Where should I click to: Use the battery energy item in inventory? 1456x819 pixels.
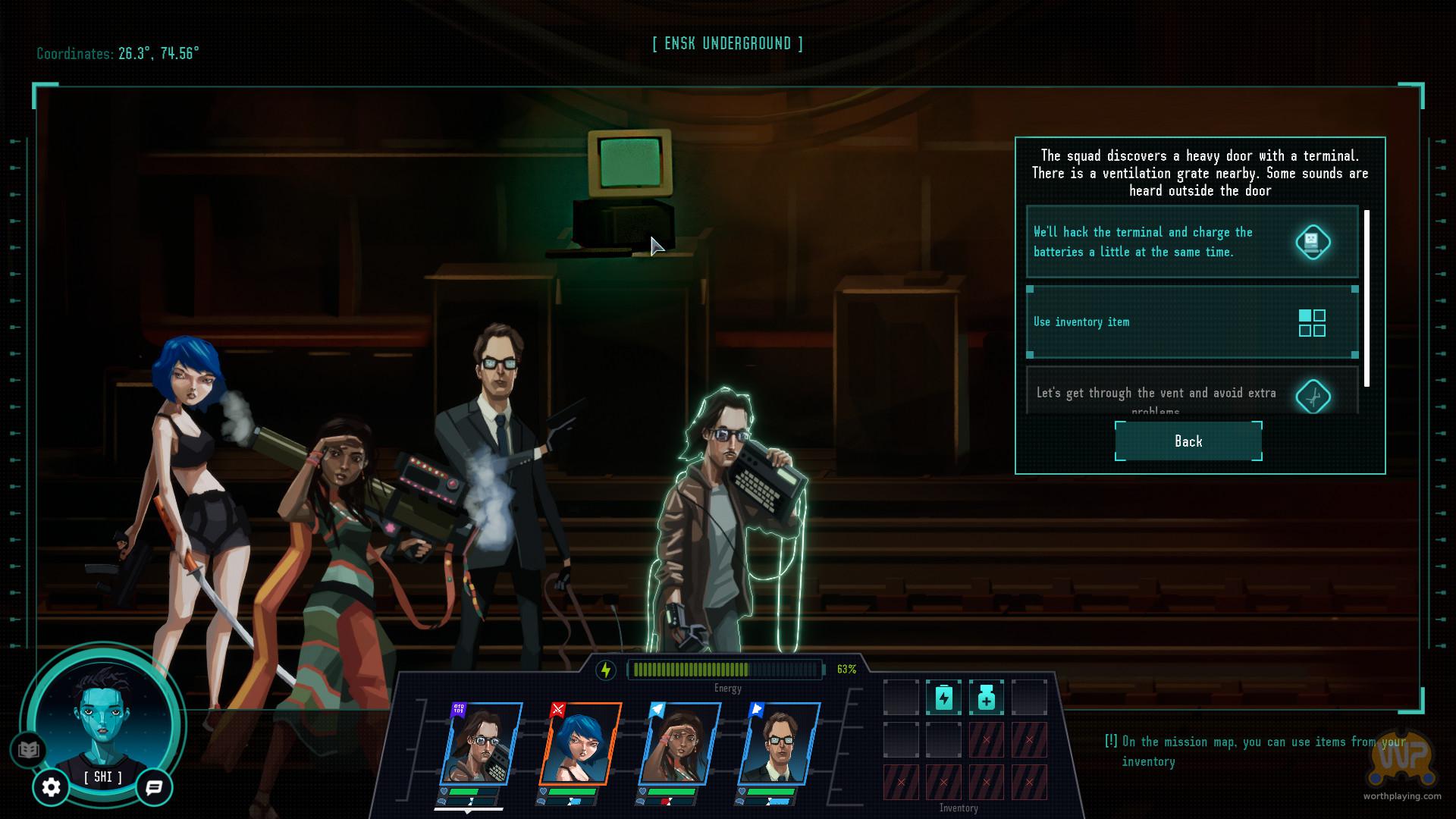[943, 698]
